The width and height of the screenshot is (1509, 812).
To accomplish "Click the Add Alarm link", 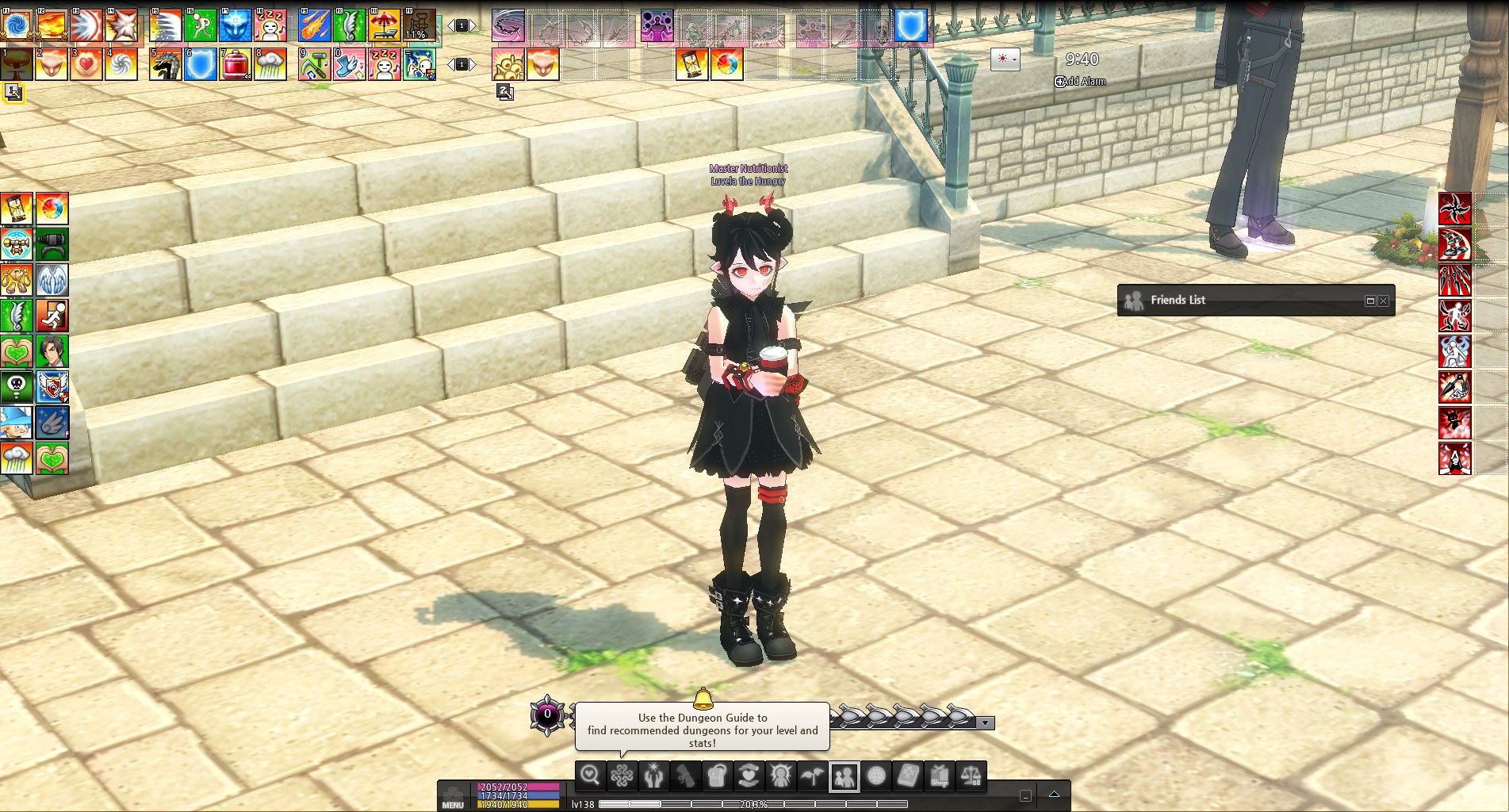I will (1080, 81).
